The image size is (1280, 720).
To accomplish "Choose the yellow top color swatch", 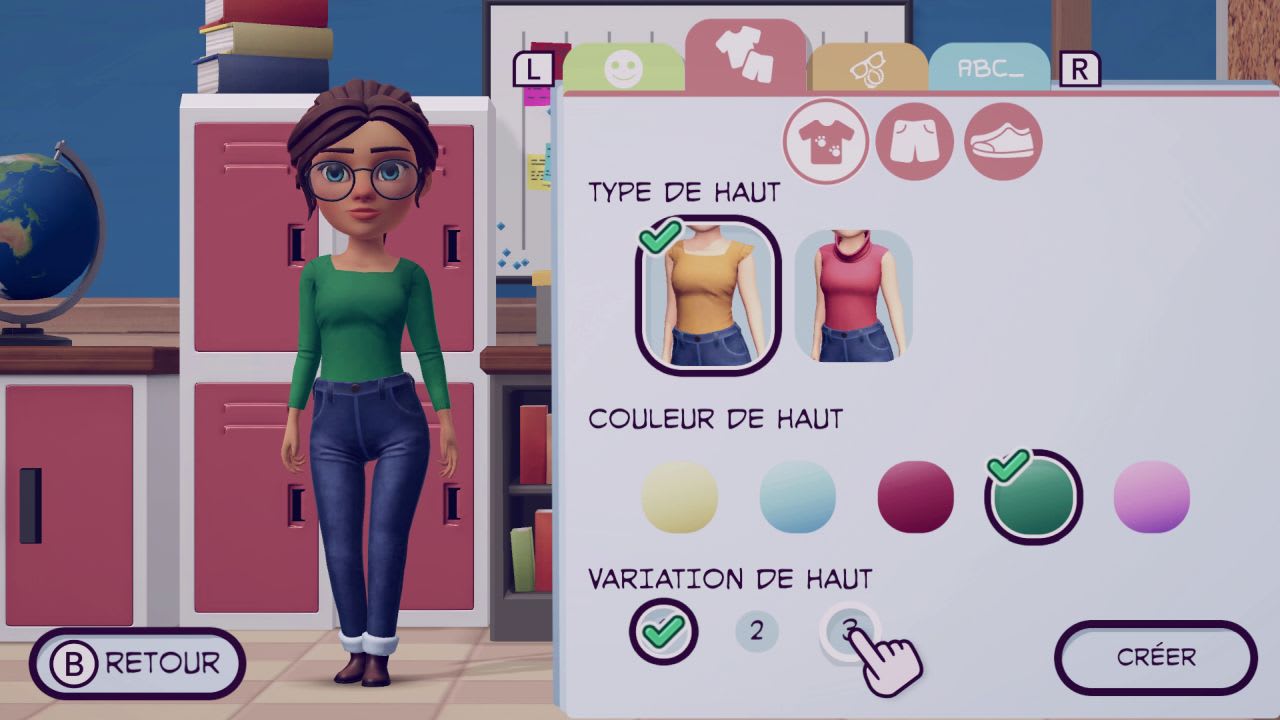I will click(680, 495).
